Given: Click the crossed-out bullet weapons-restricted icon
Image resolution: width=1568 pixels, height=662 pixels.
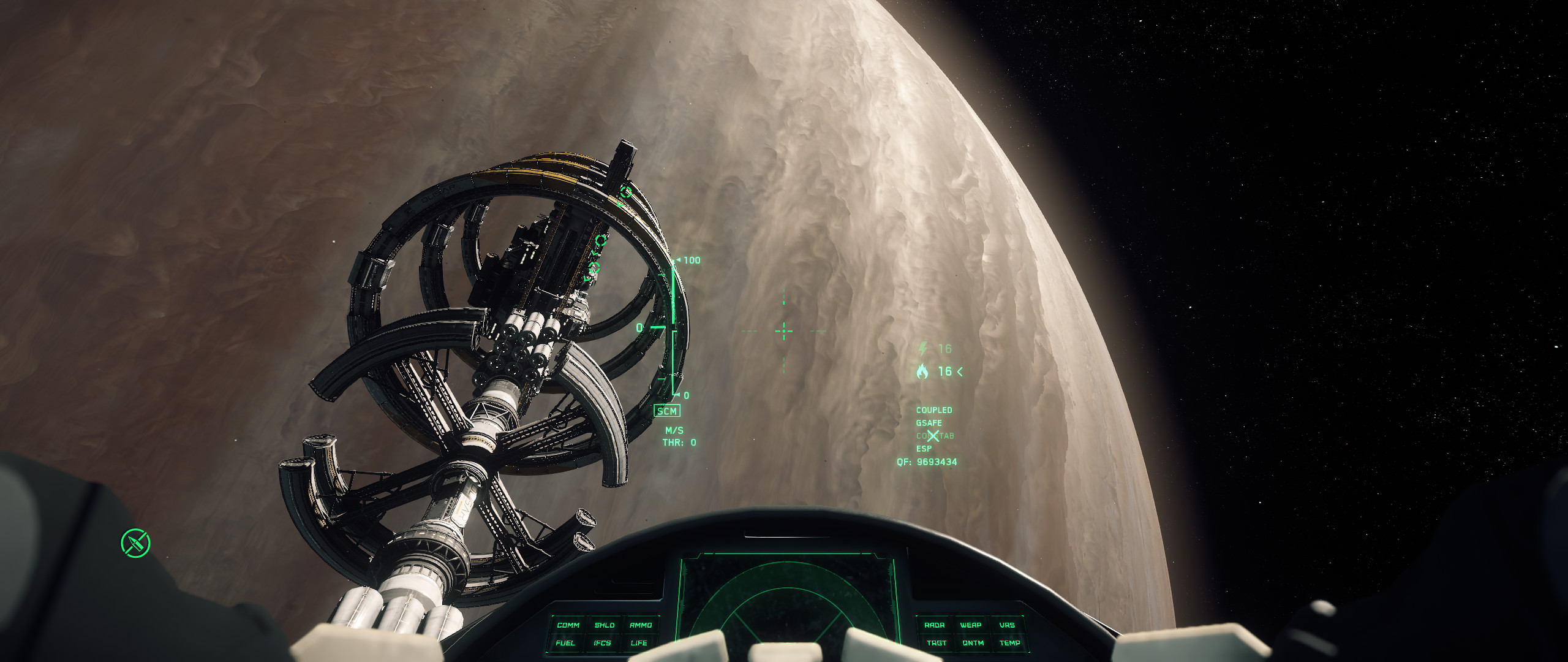Looking at the screenshot, I should [x=135, y=543].
